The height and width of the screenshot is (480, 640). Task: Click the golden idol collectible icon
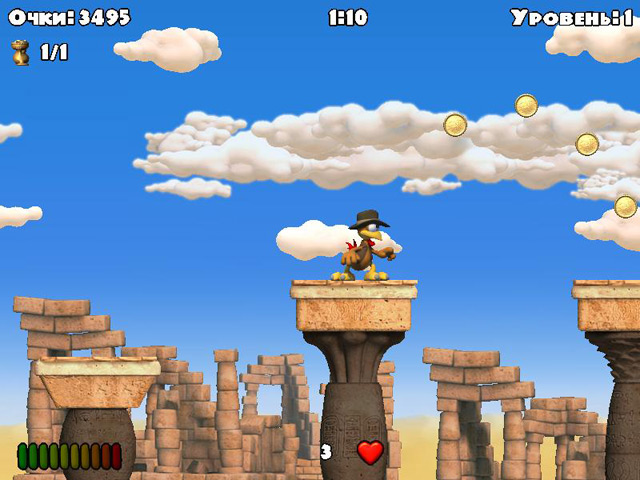(x=20, y=52)
